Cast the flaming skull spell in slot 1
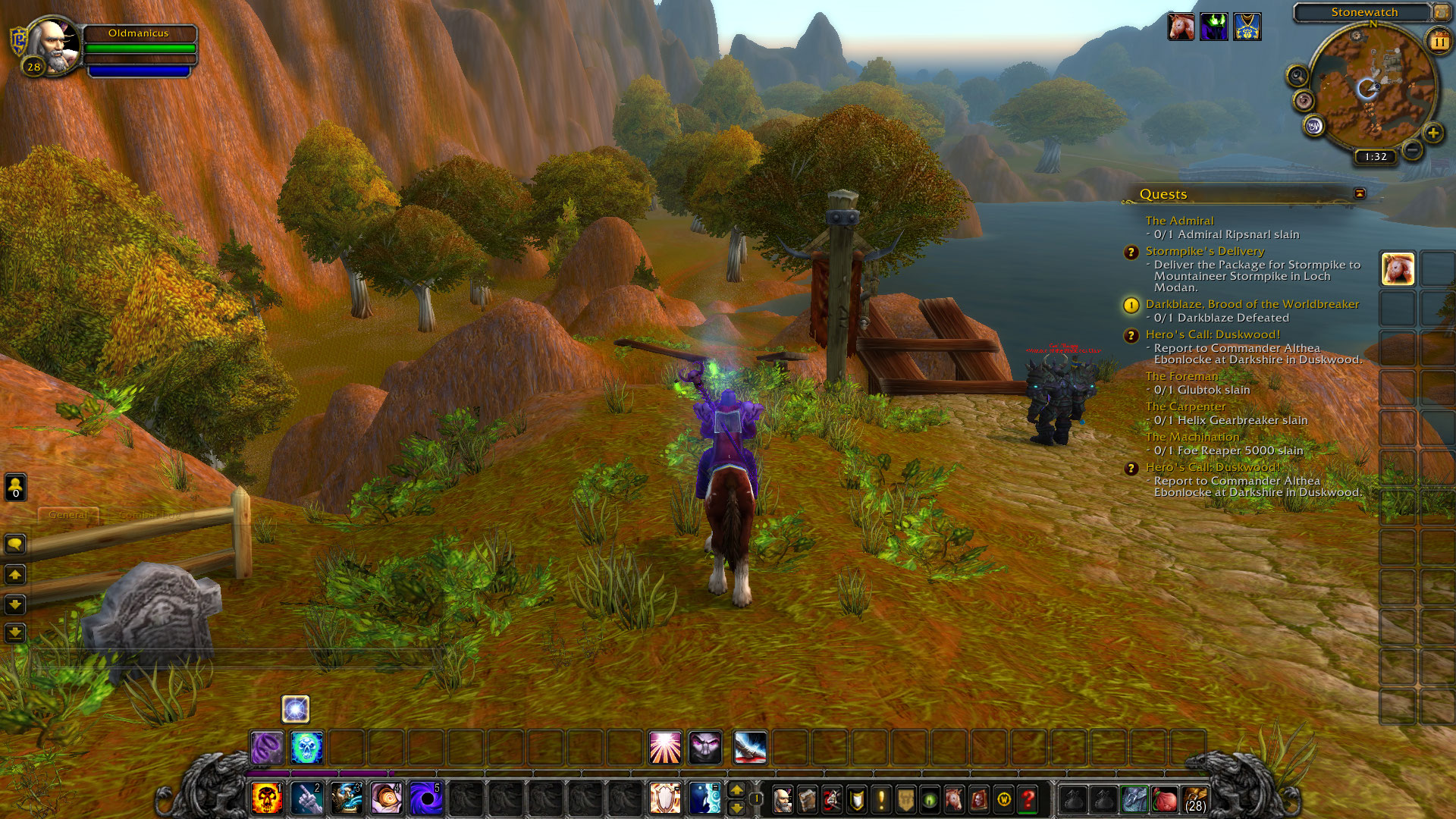 pos(267,799)
